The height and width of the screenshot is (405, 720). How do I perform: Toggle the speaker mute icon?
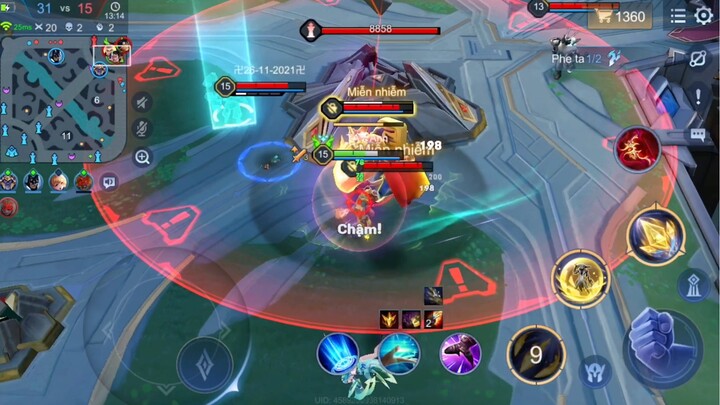pos(142,103)
